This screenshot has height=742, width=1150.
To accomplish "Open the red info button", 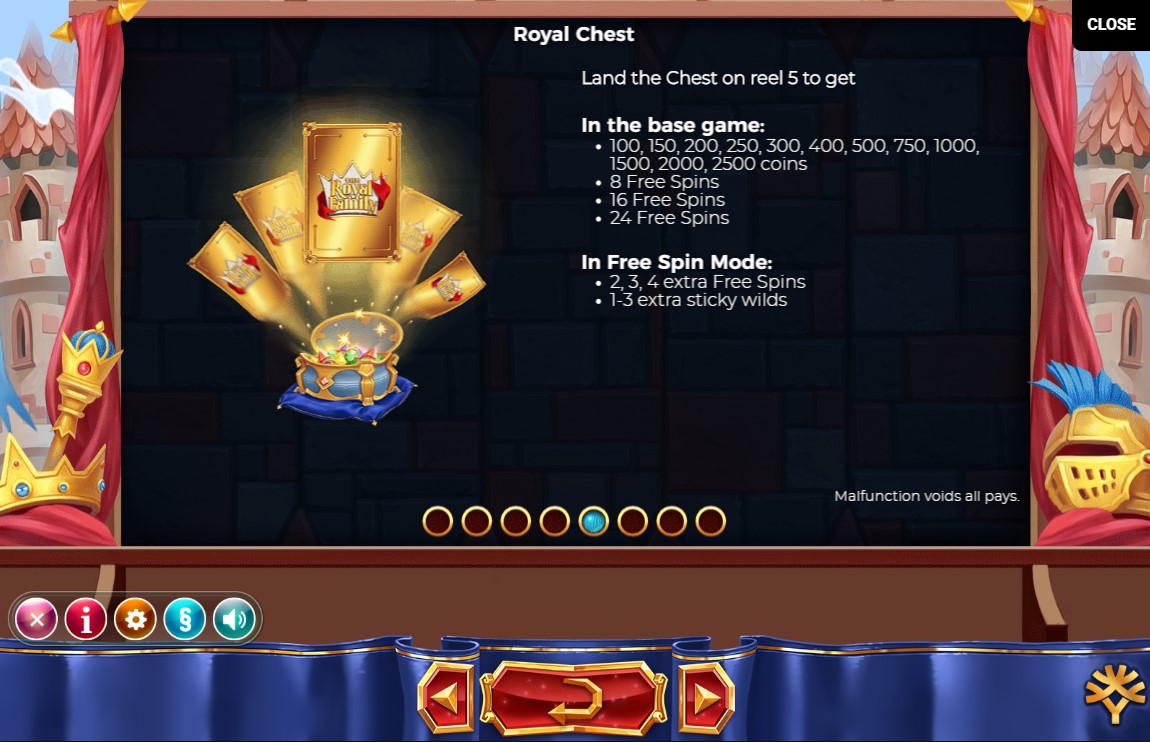I will 86,620.
